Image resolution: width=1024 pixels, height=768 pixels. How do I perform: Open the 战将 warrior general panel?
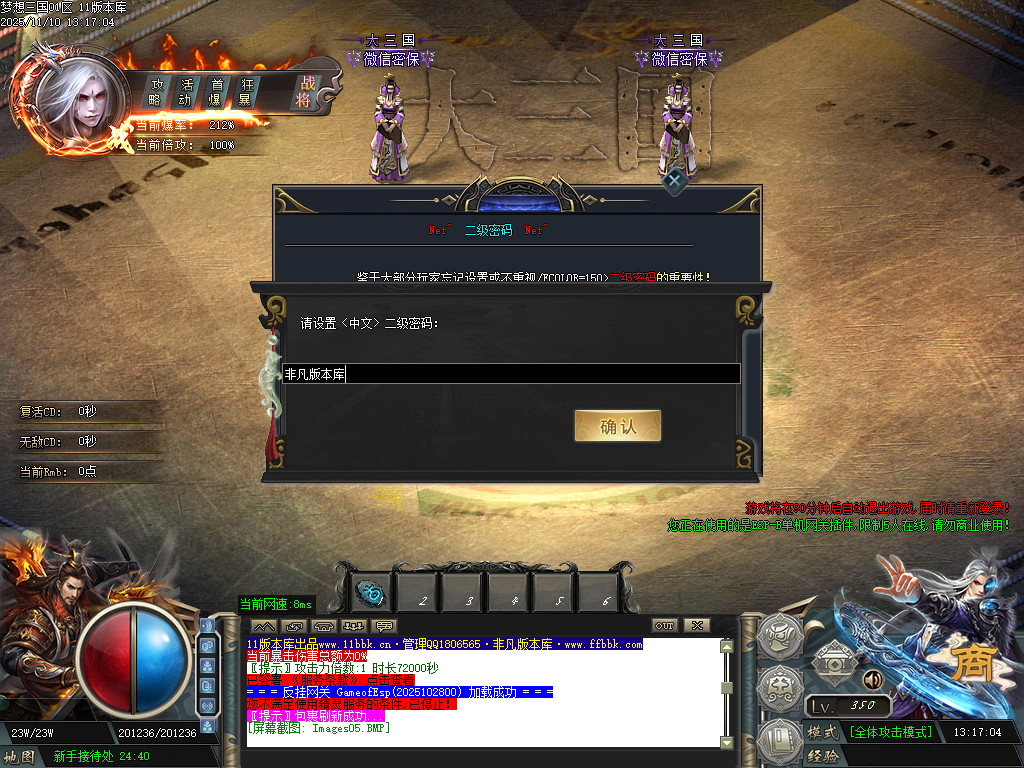(x=304, y=91)
